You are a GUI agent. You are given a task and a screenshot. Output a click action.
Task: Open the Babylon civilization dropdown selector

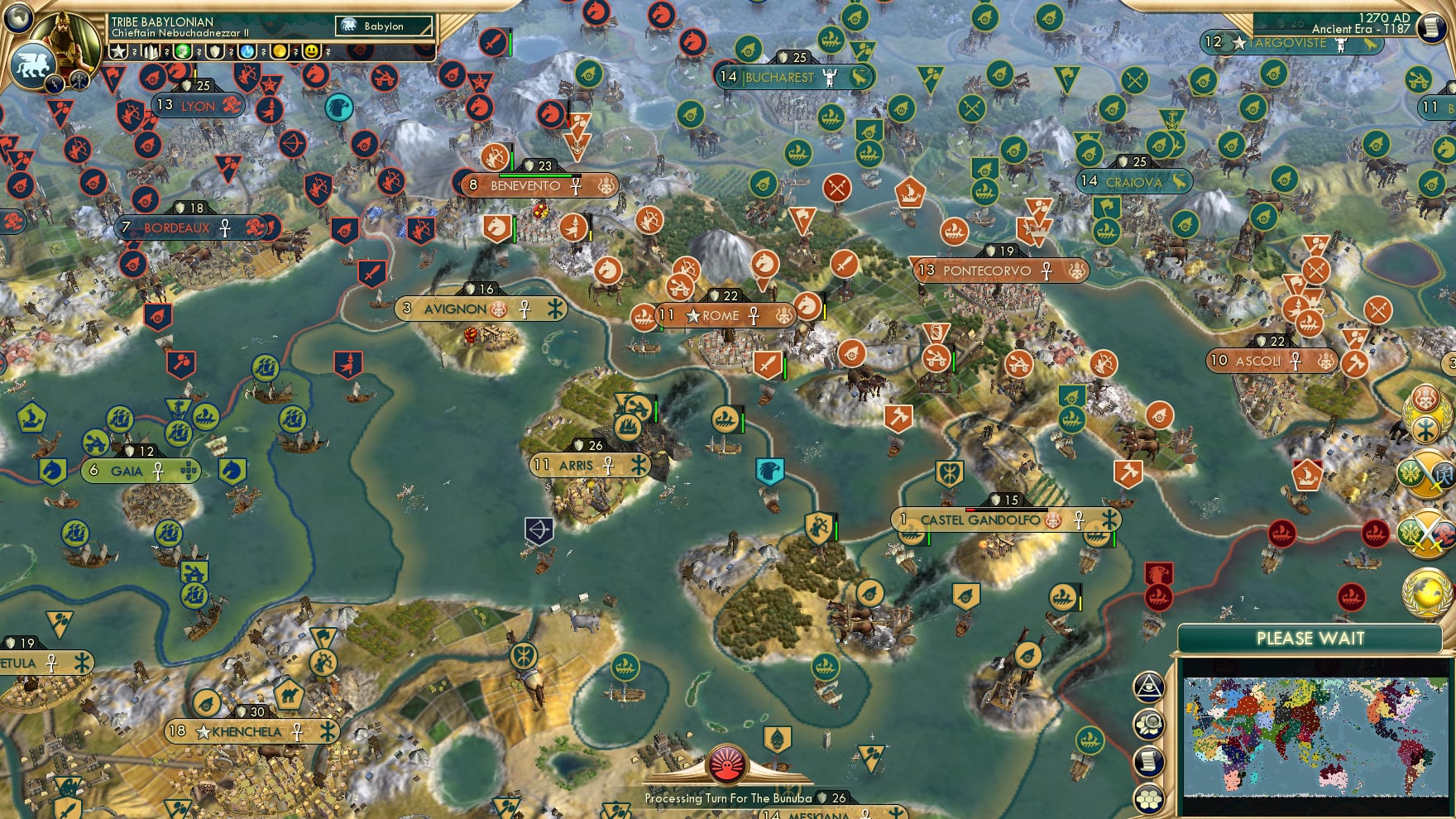coord(383,26)
